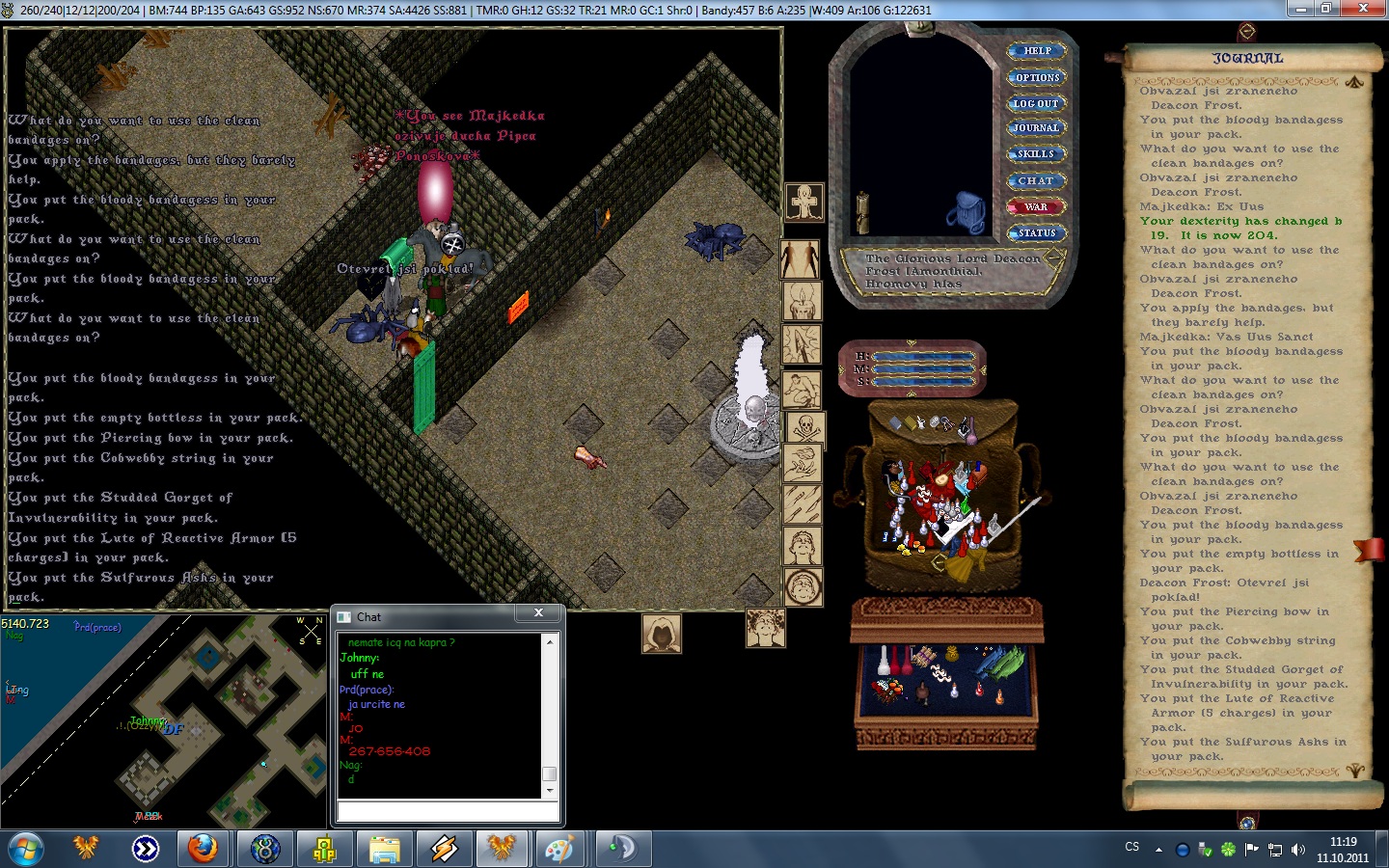Open the Journal from the paperdoll

1036,128
